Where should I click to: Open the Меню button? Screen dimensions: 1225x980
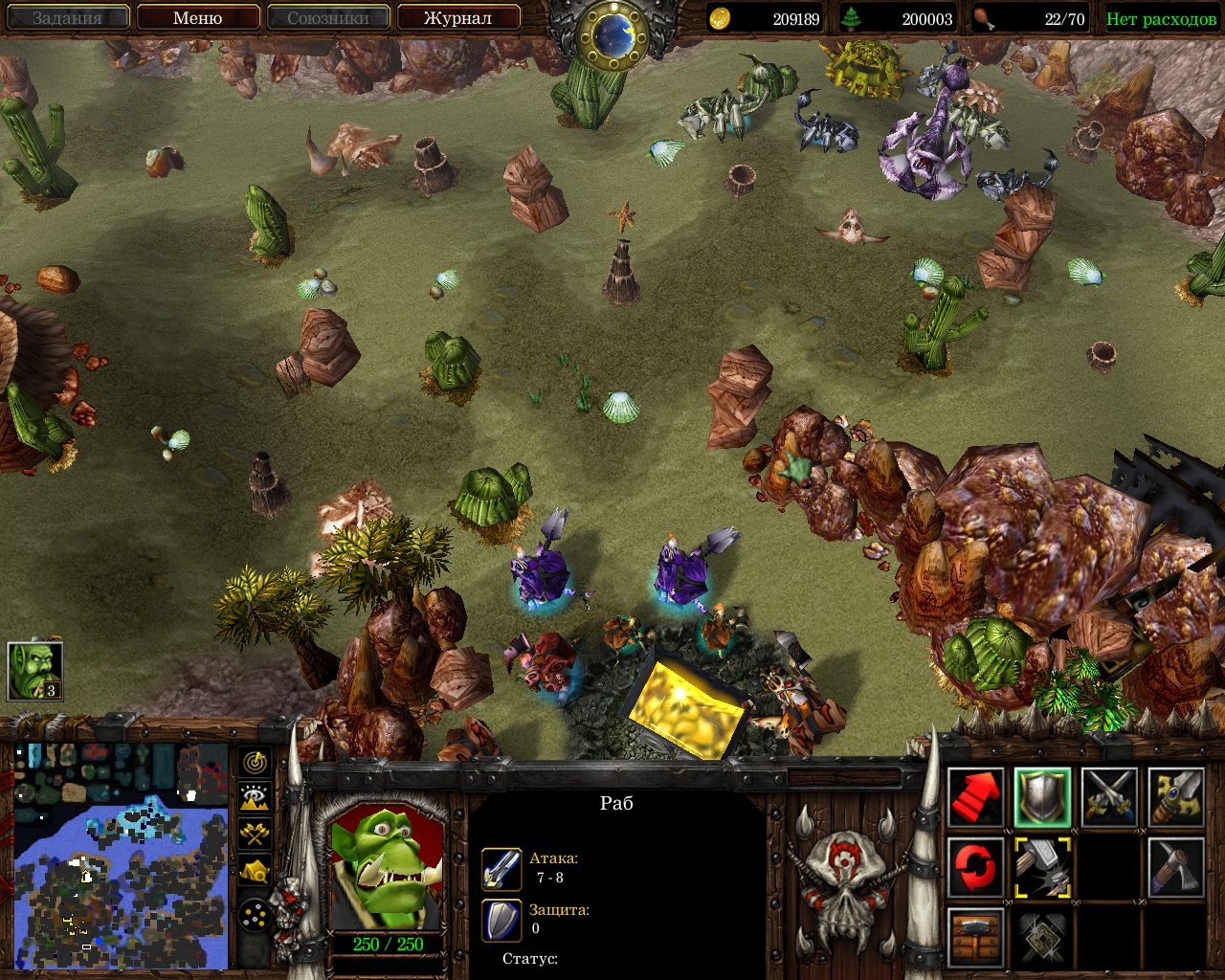click(198, 17)
